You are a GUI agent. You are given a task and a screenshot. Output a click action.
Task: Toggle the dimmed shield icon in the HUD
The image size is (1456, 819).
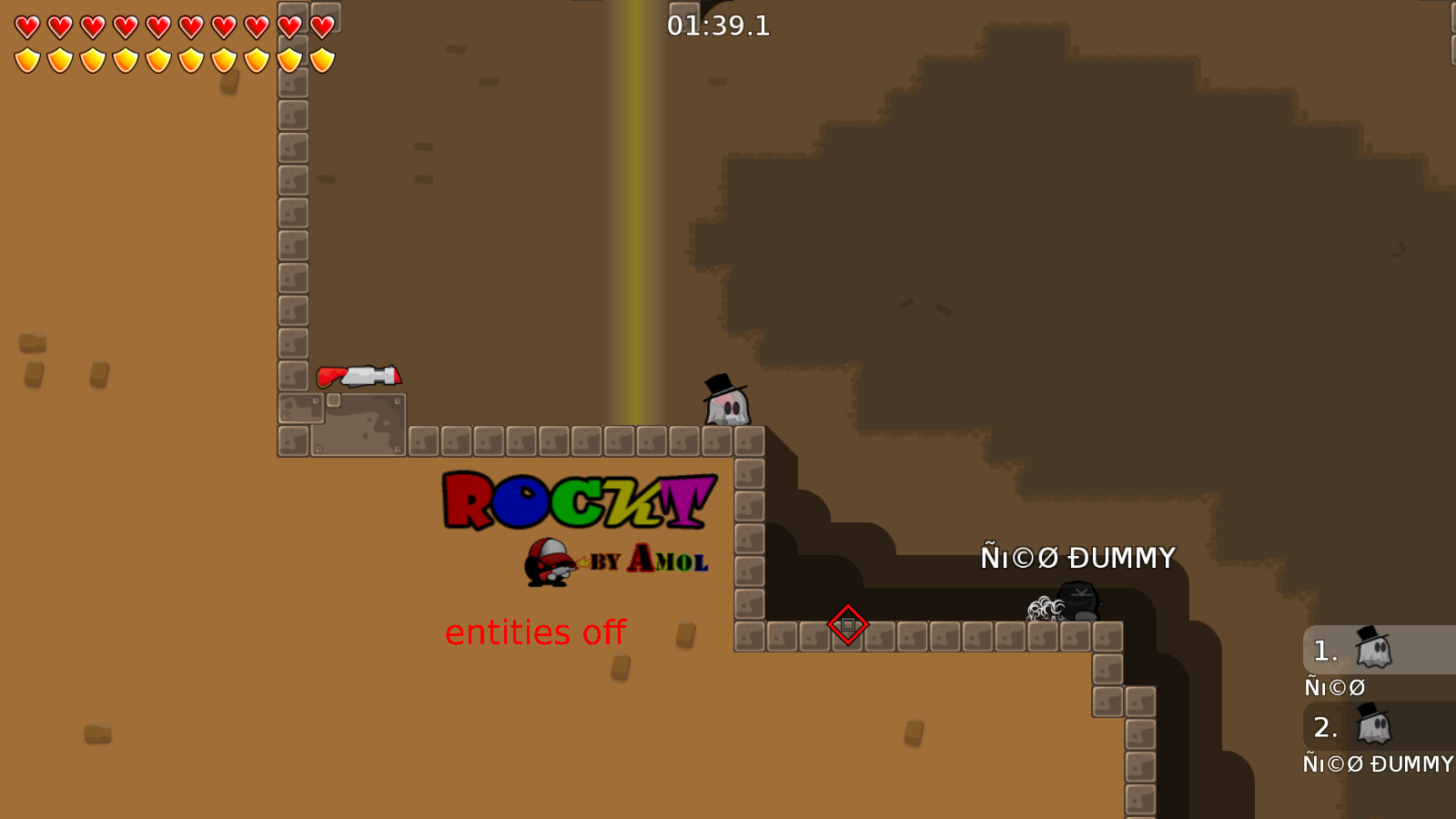click(x=288, y=59)
